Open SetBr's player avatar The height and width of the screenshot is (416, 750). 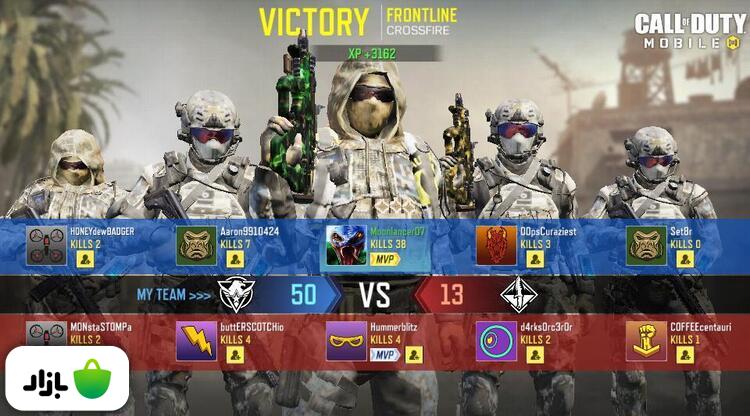[646, 246]
